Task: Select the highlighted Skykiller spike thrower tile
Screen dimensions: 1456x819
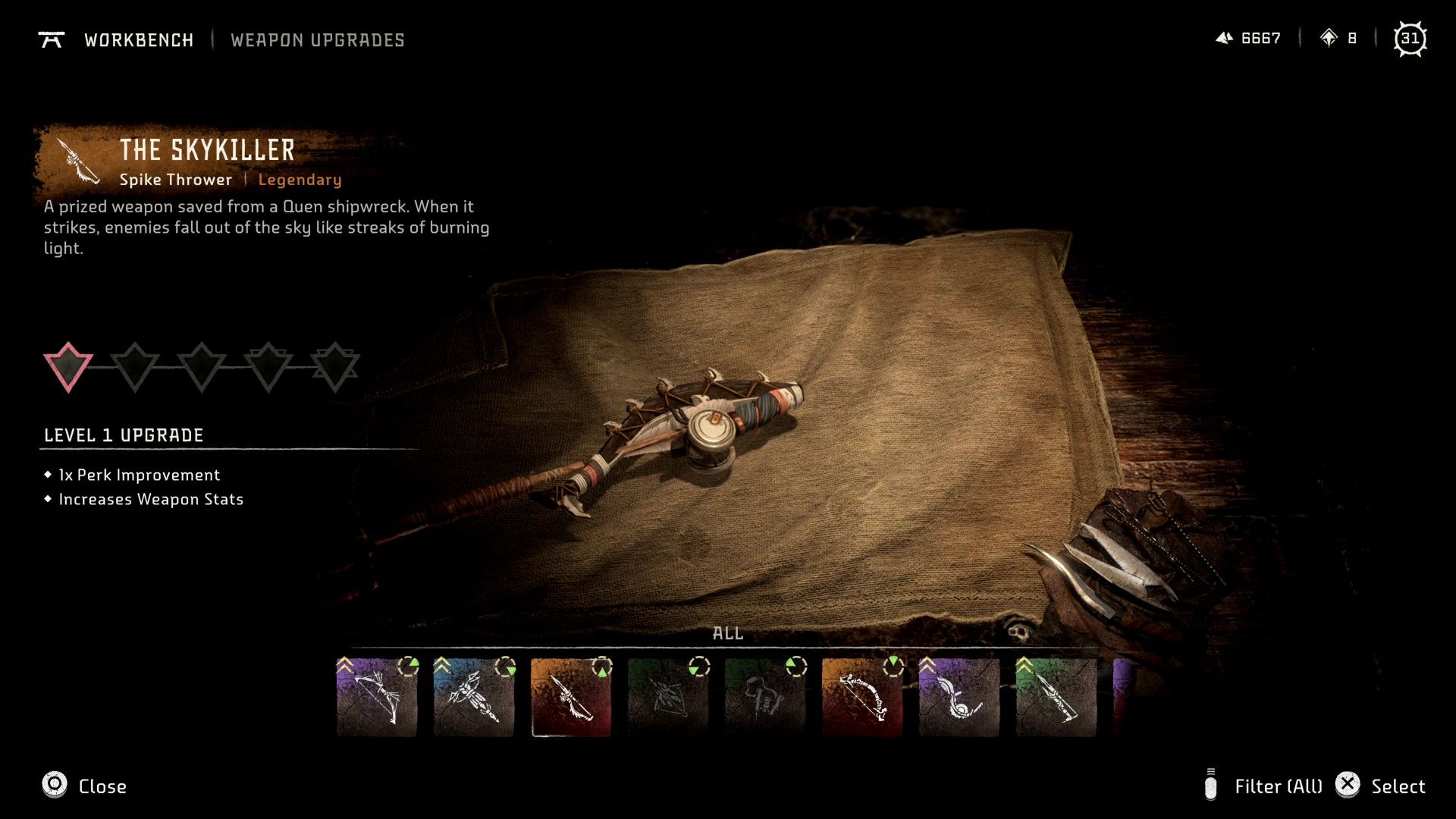Action: click(571, 698)
